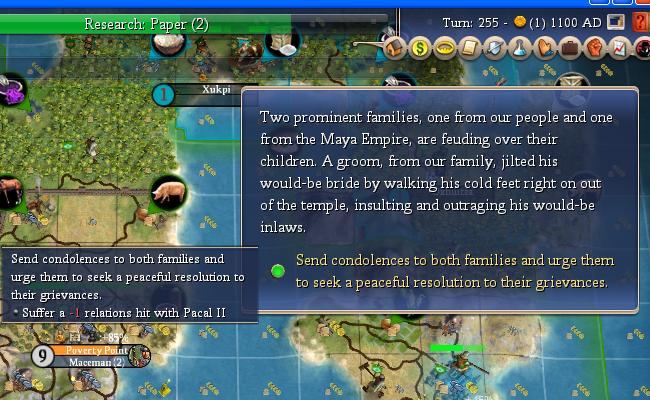This screenshot has height=400, width=650.
Task: Open the Research: Paper progress bar
Action: (145, 24)
